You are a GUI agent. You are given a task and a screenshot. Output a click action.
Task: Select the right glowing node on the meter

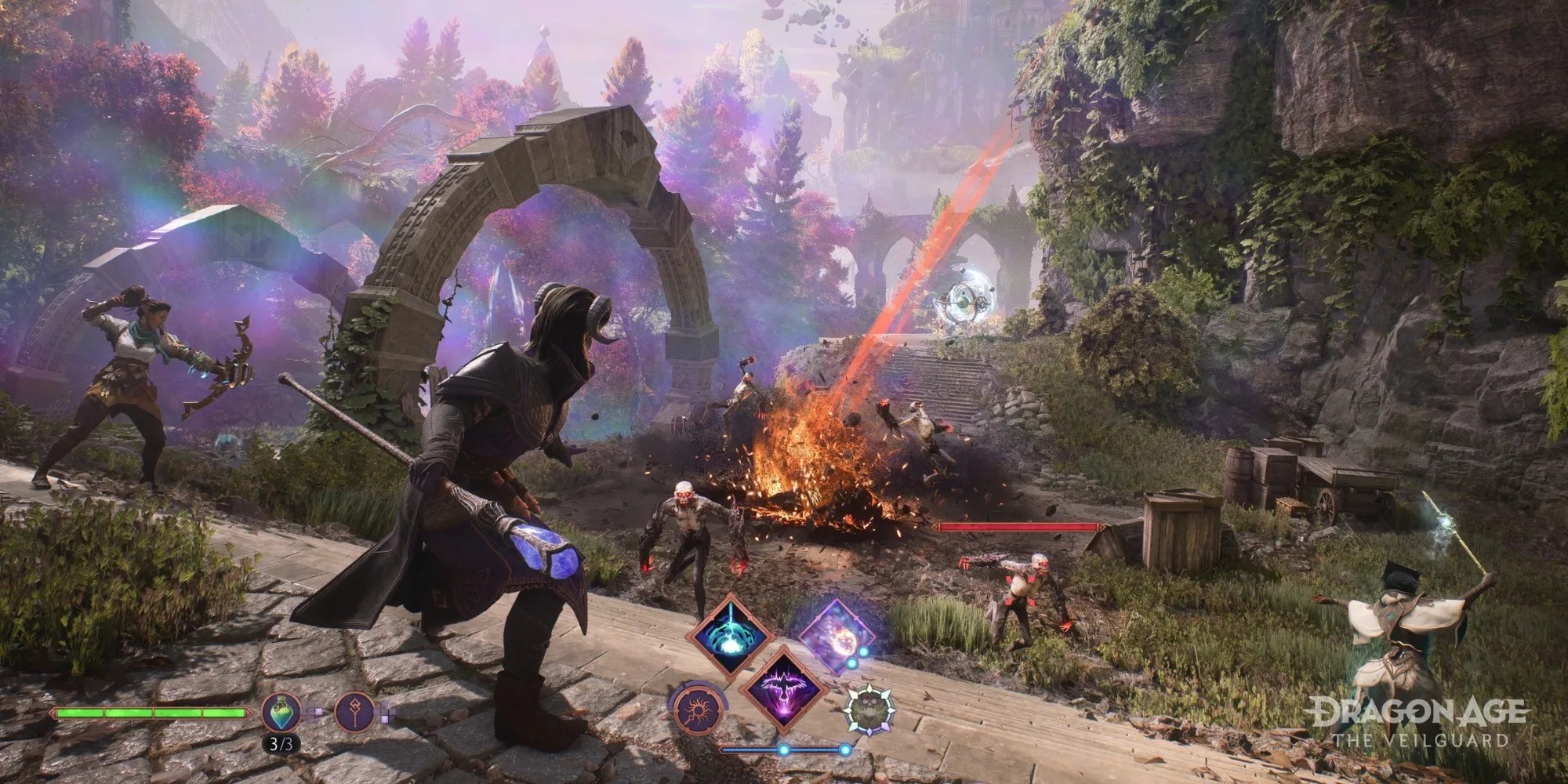(x=845, y=750)
